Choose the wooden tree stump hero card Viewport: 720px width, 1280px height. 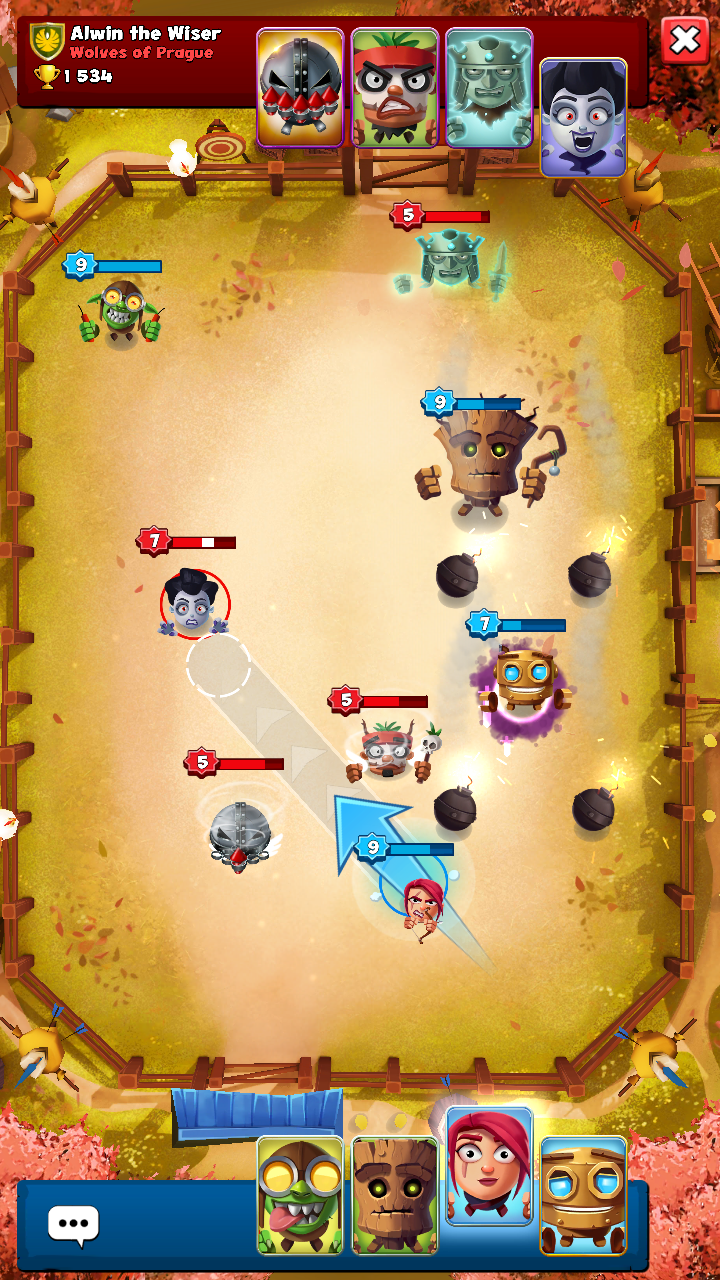[x=395, y=1195]
